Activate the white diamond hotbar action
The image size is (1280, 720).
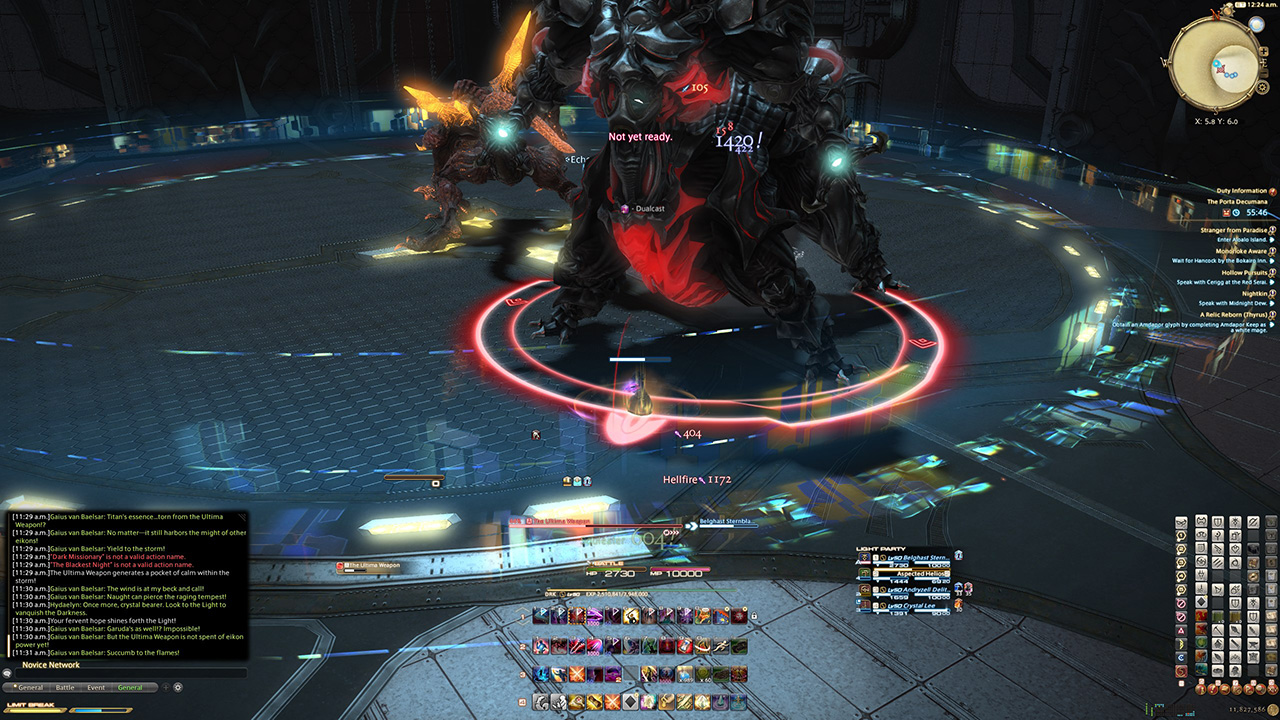click(x=630, y=703)
